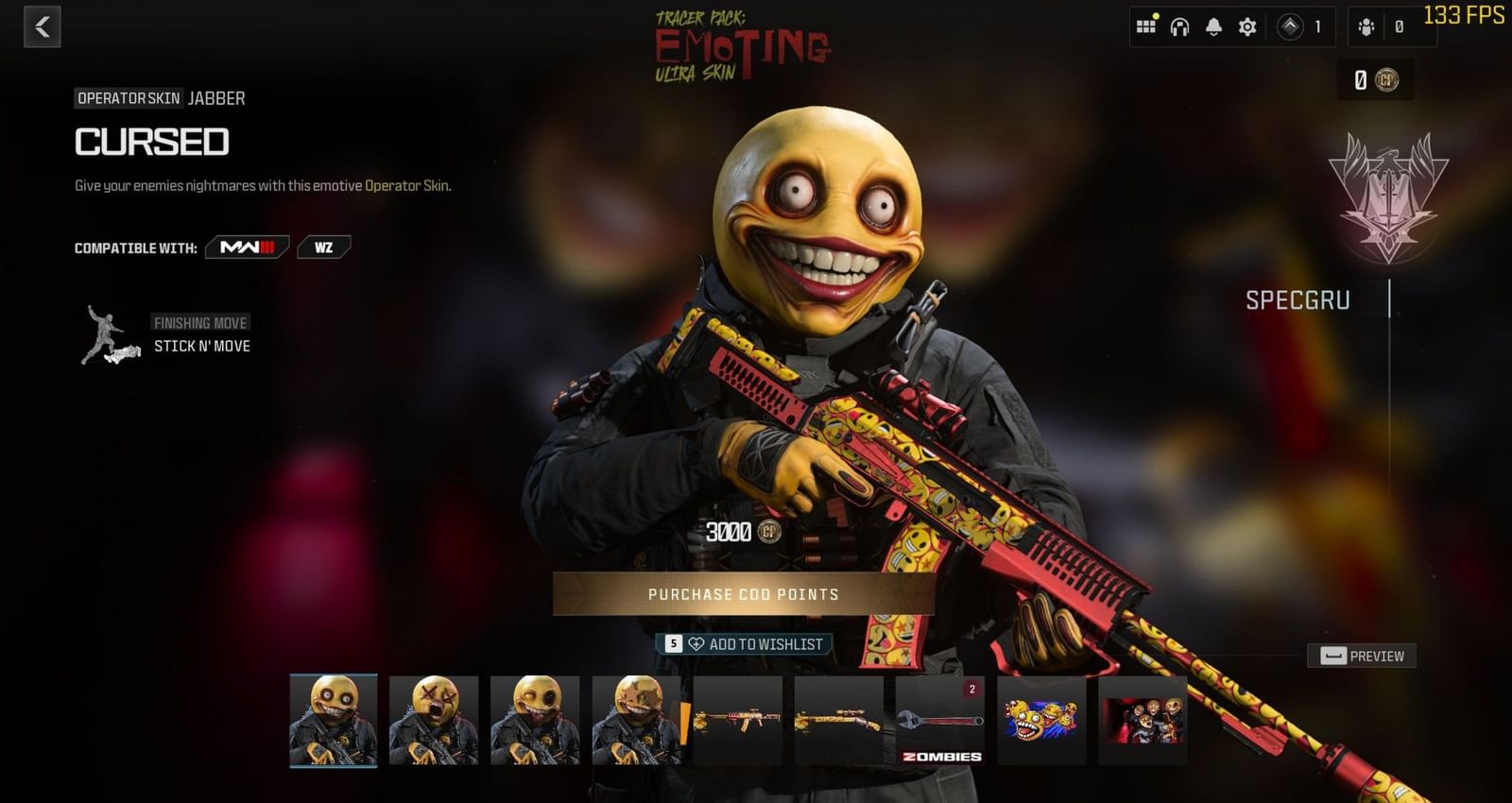The height and width of the screenshot is (803, 1512).
Task: Open notifications via the bell icon
Action: (x=1215, y=27)
